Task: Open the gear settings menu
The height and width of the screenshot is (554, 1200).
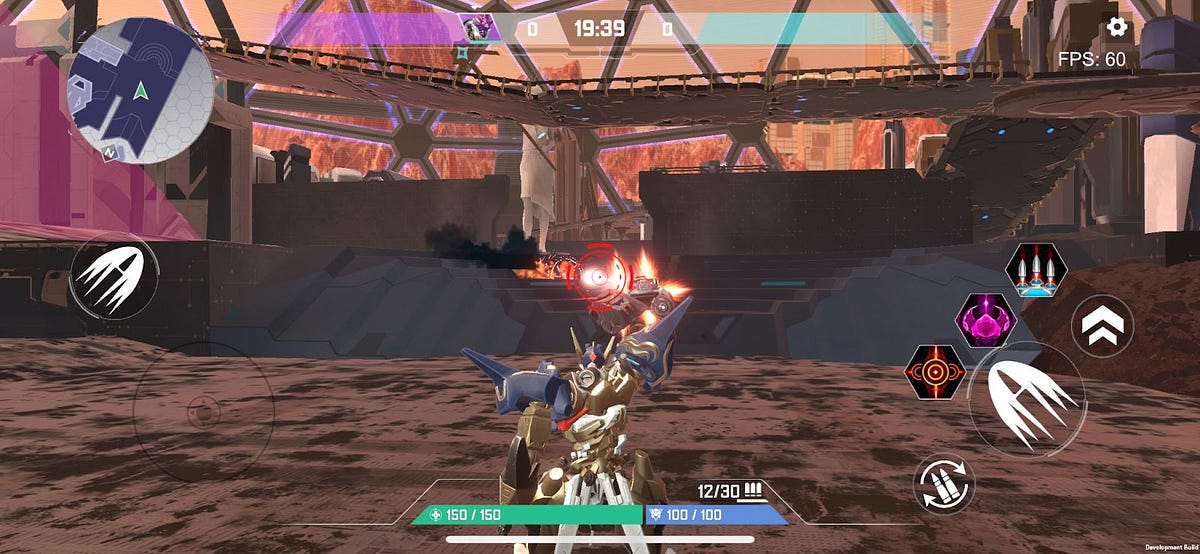Action: [x=1116, y=26]
